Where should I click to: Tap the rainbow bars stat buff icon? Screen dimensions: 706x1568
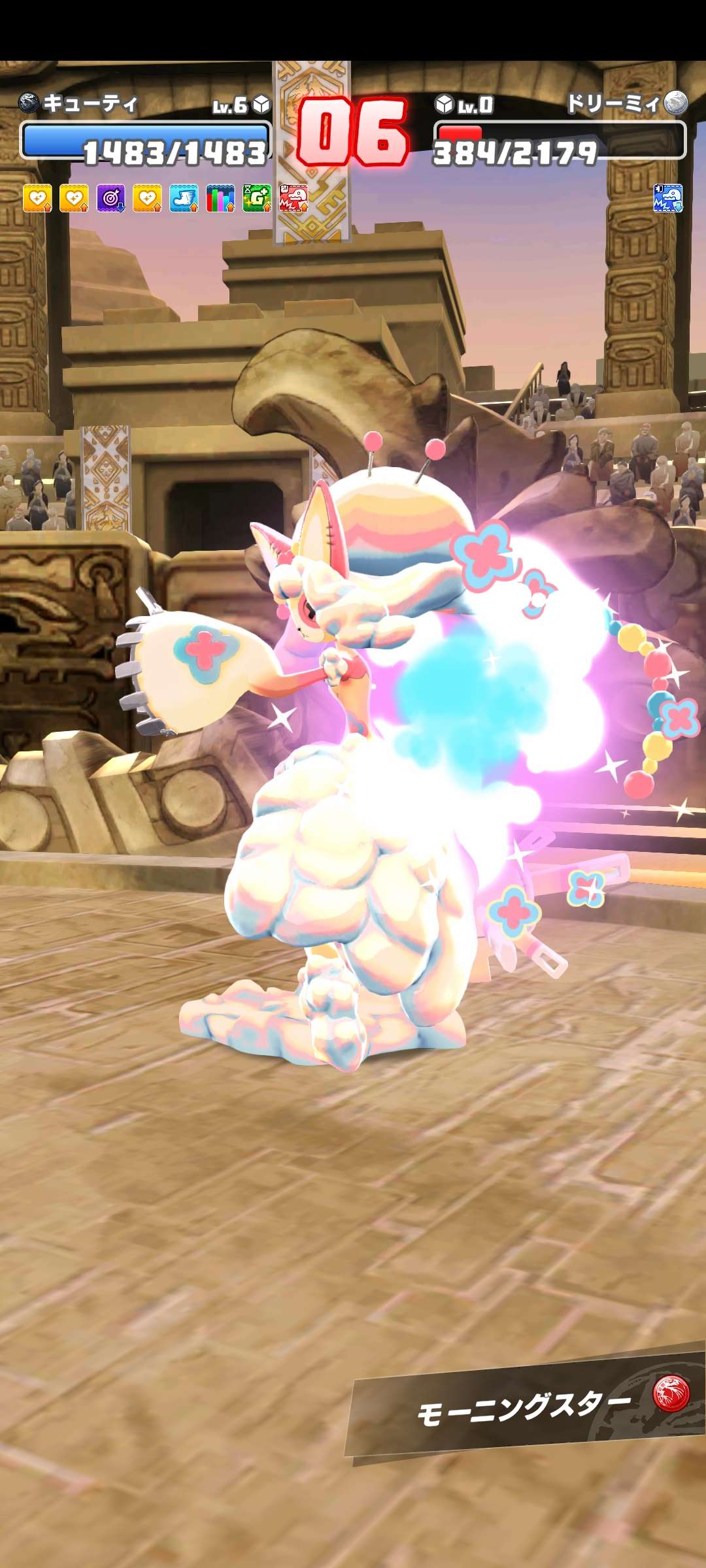tap(220, 198)
